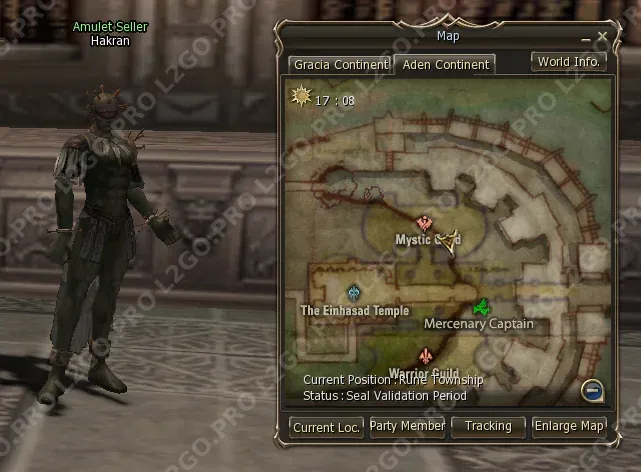
Task: Zoom out the map with minus button
Action: [593, 390]
